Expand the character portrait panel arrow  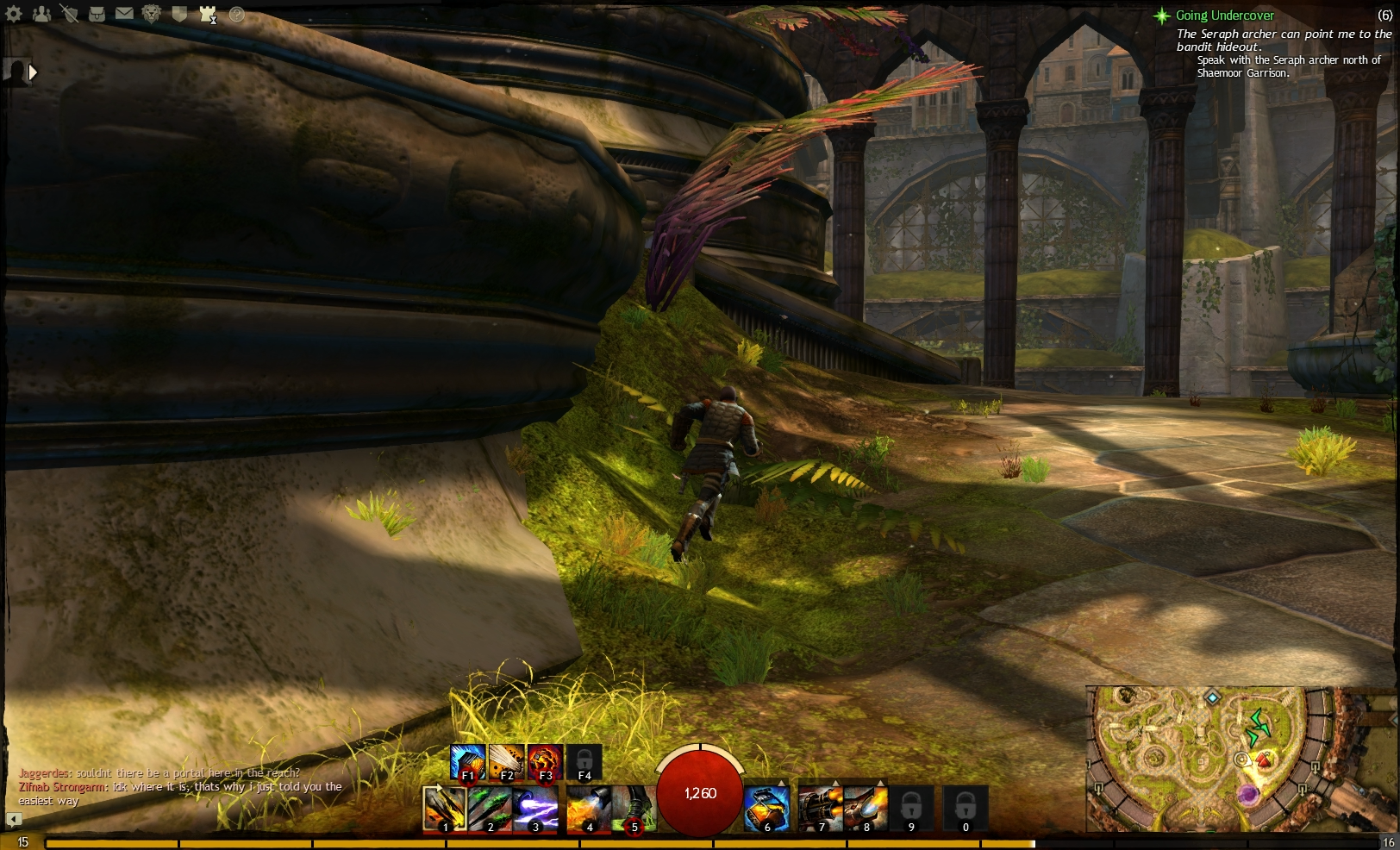pyautogui.click(x=32, y=72)
